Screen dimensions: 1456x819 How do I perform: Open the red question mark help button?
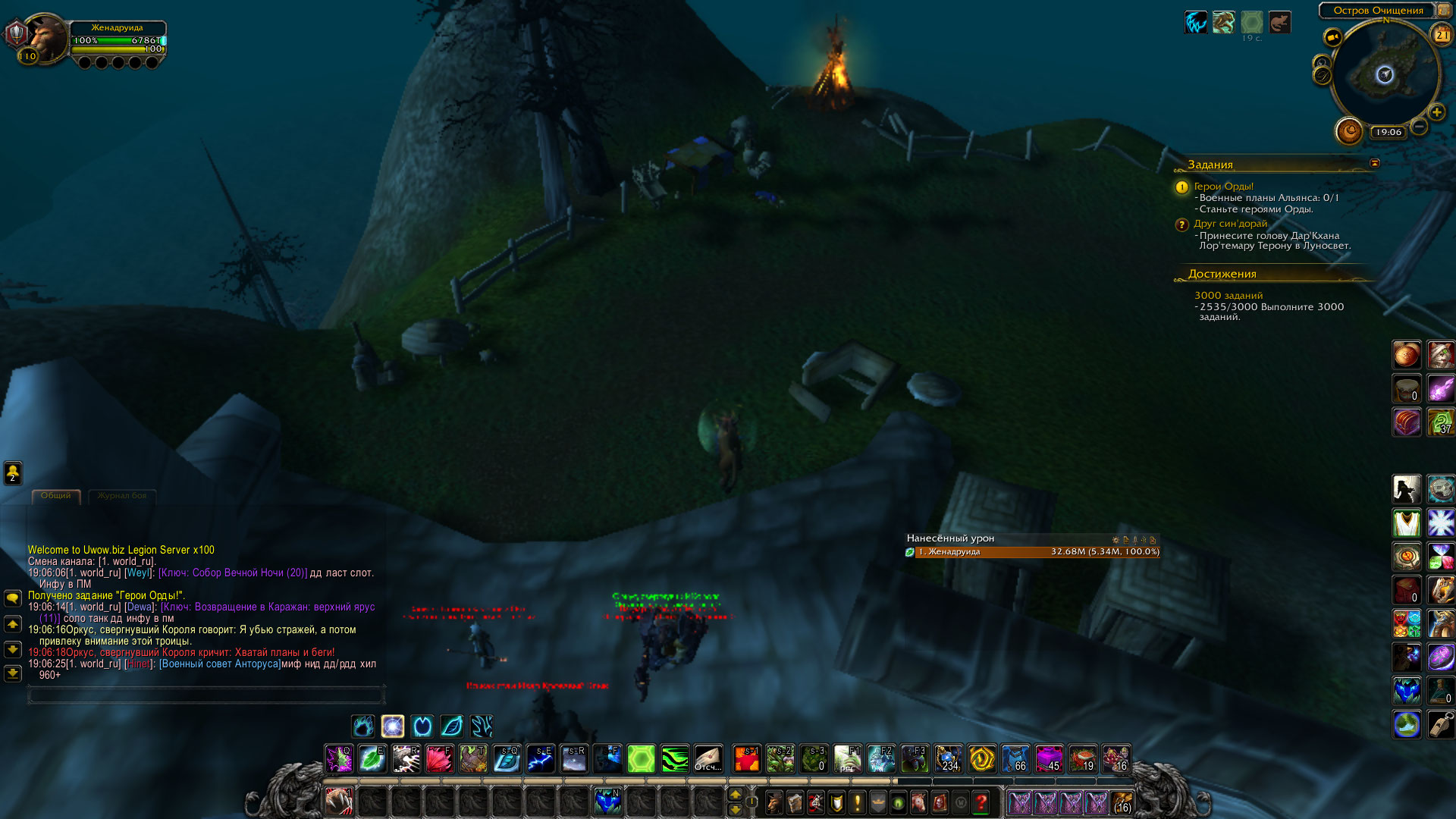(981, 802)
